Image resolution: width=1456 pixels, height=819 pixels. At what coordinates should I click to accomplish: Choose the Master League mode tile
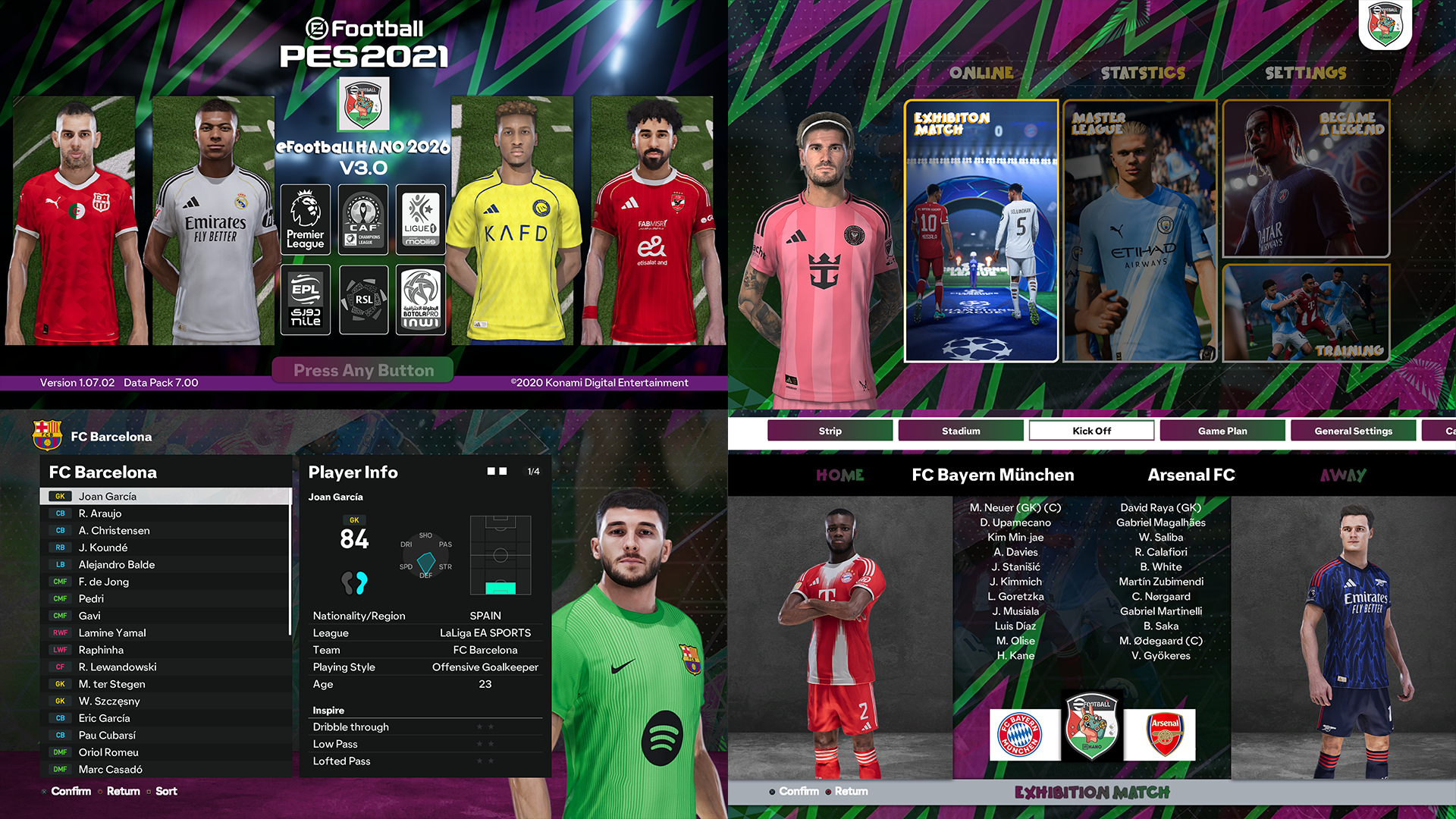[x=1140, y=231]
